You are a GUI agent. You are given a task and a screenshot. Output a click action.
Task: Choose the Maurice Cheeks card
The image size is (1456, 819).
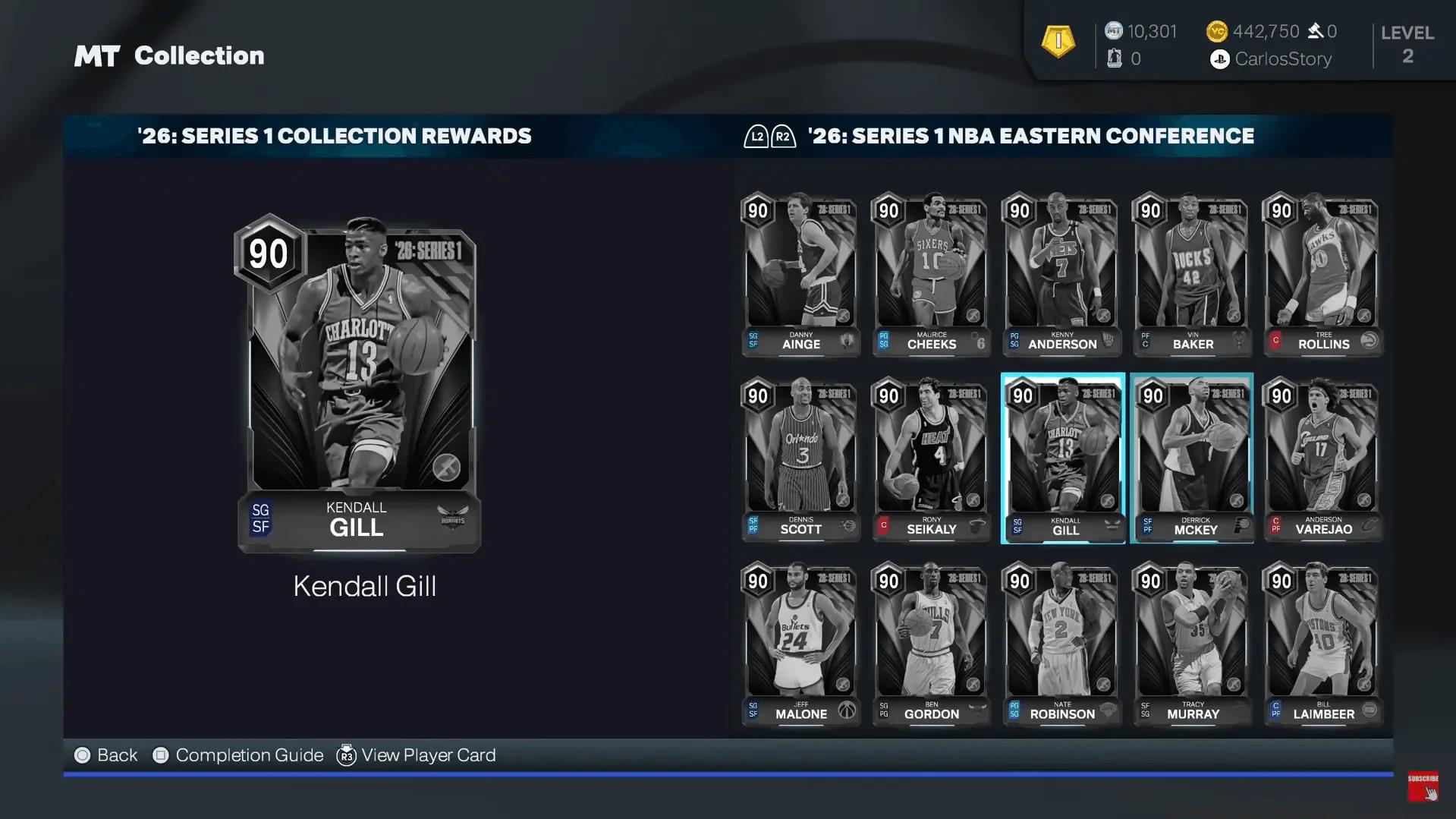931,275
